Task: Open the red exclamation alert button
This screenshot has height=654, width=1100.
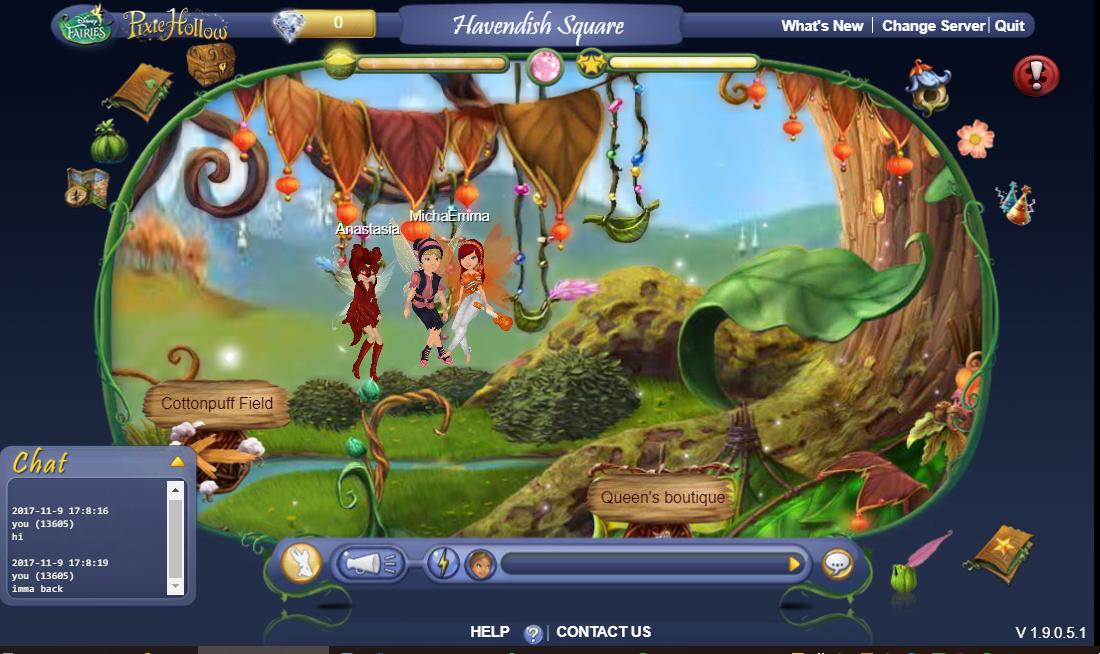Action: click(1036, 75)
